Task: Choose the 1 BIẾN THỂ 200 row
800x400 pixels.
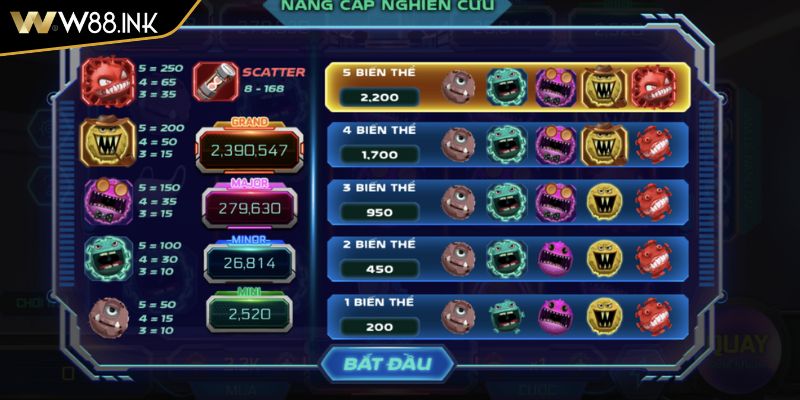Action: tap(507, 315)
